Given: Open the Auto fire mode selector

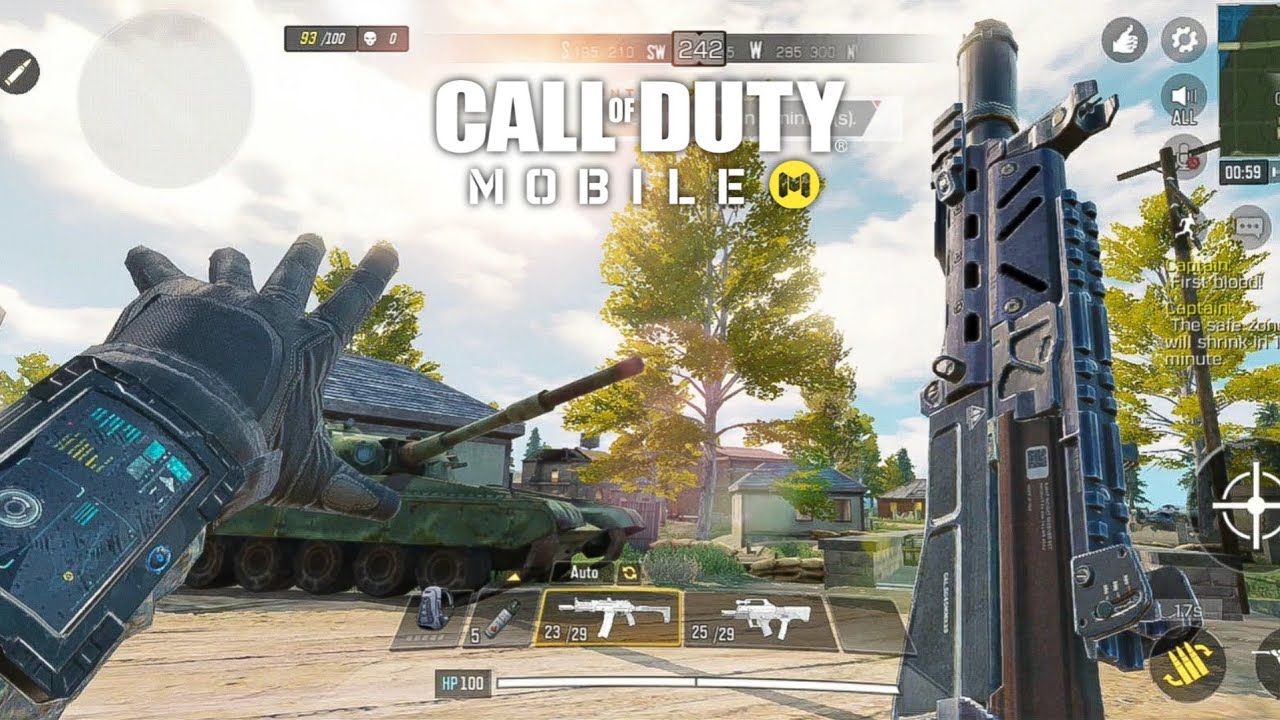Looking at the screenshot, I should [x=585, y=573].
